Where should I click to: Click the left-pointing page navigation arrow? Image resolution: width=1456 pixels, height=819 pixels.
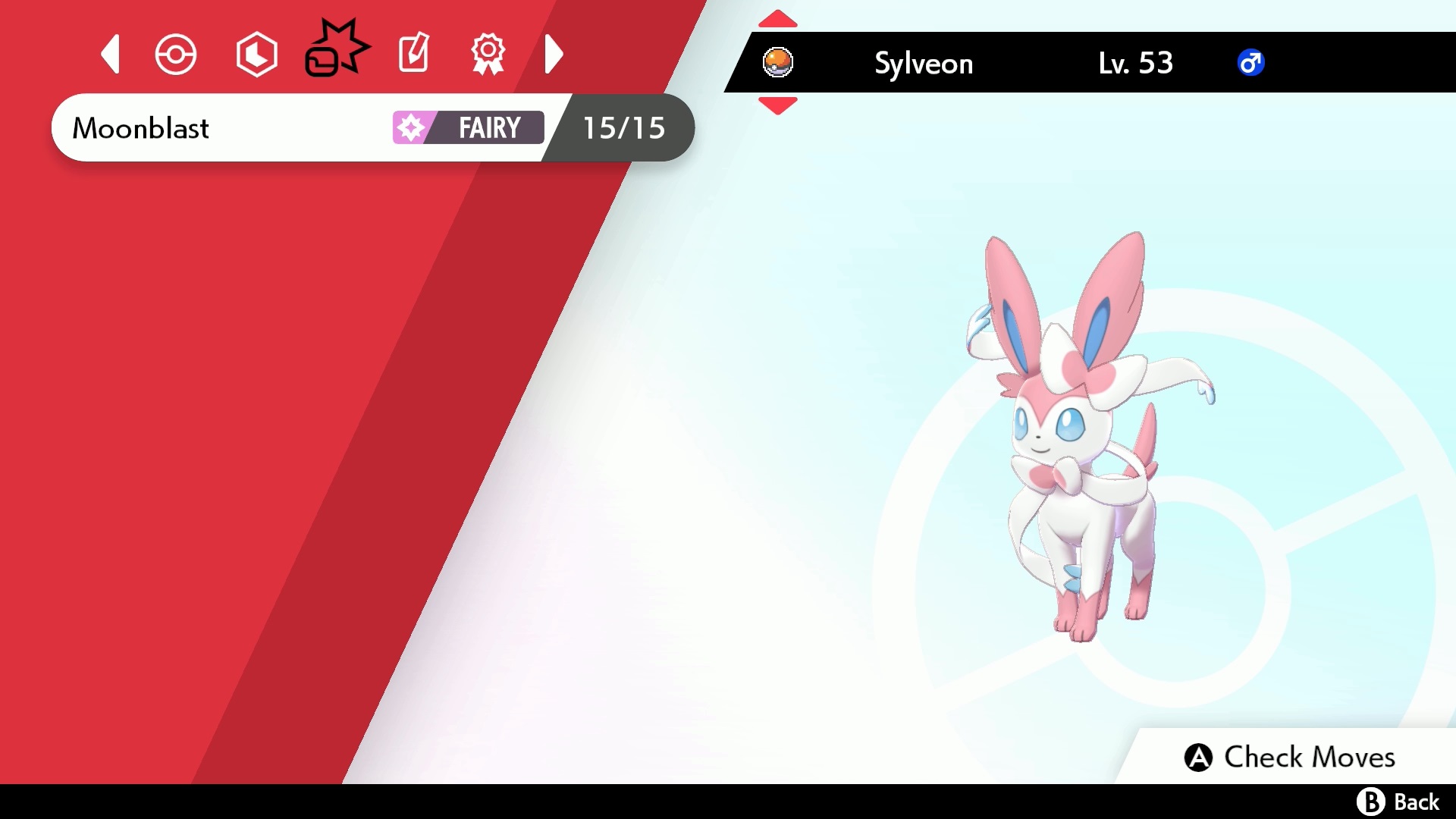109,54
